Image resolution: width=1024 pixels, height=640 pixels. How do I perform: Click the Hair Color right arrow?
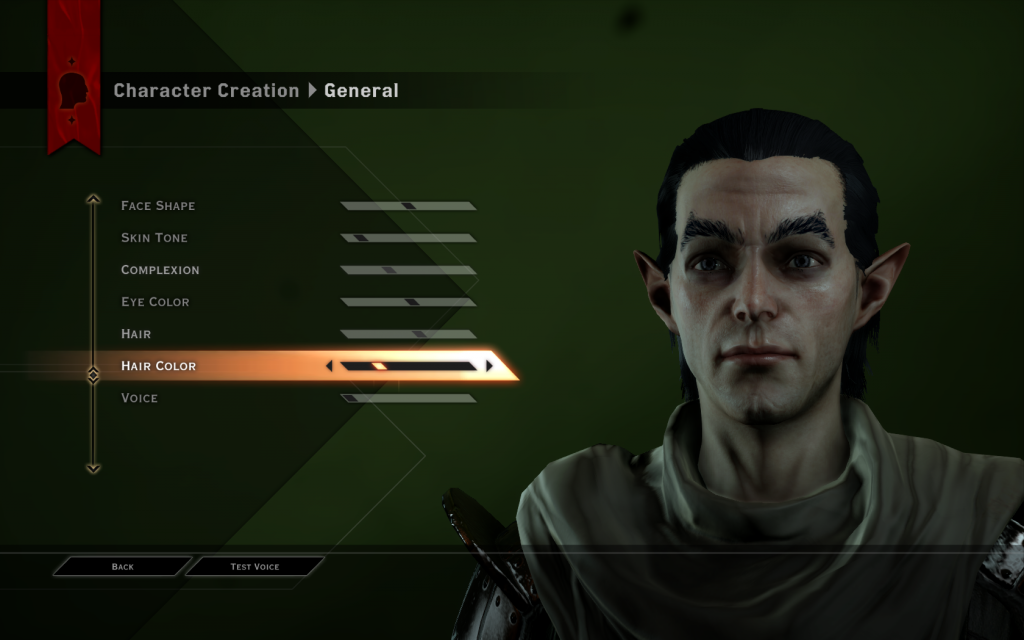(x=489, y=366)
